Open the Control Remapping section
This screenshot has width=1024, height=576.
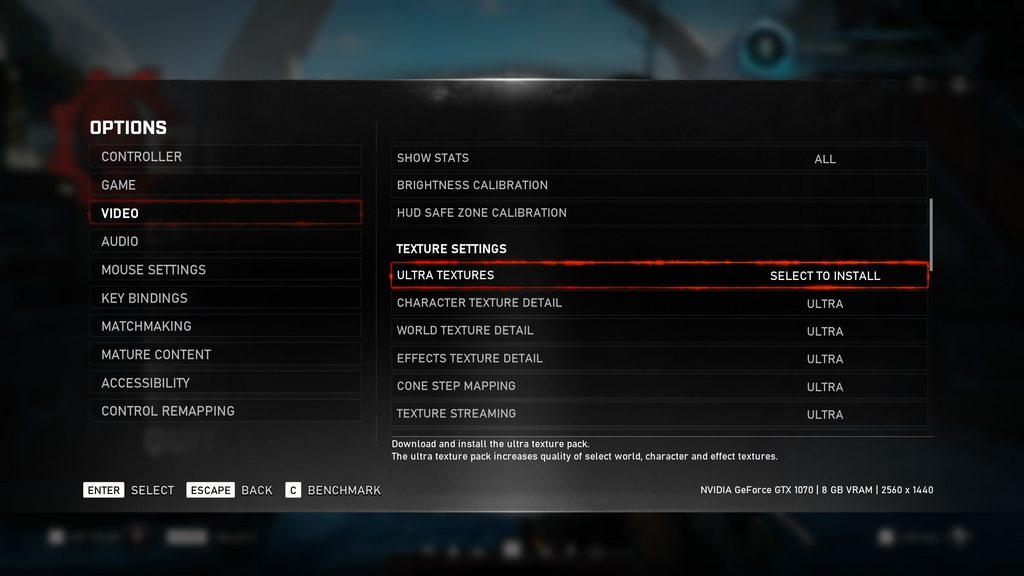coord(225,411)
